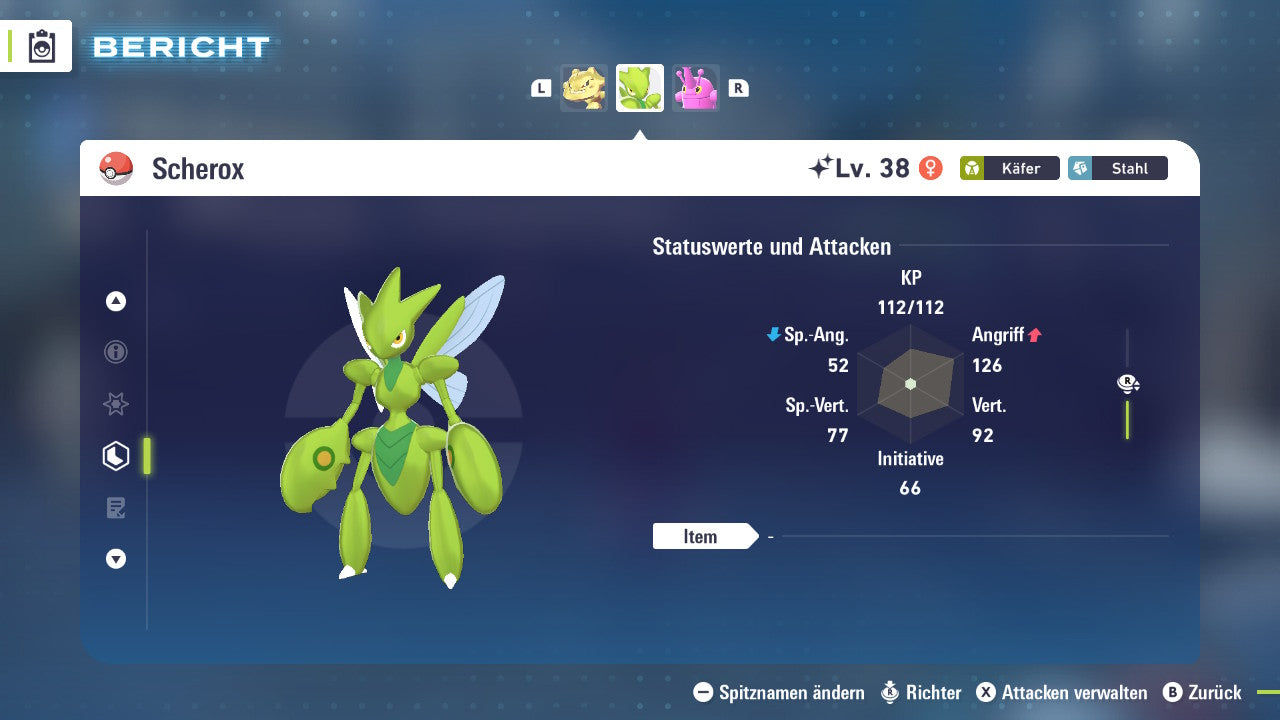Click the L shoulder-button label to cycle left
Screen dimensions: 1280x720
click(540, 87)
